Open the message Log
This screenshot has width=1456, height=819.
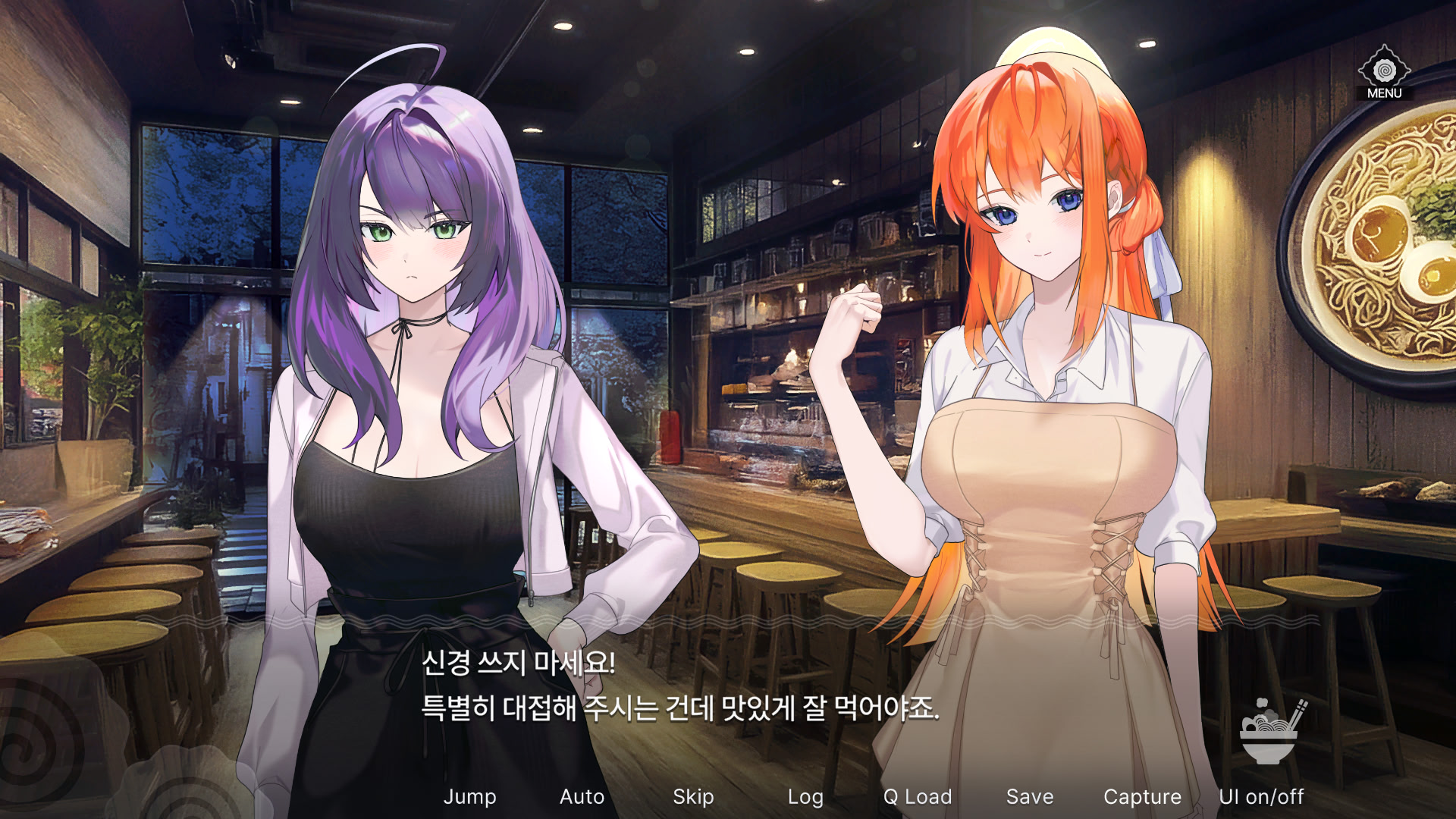point(806,797)
